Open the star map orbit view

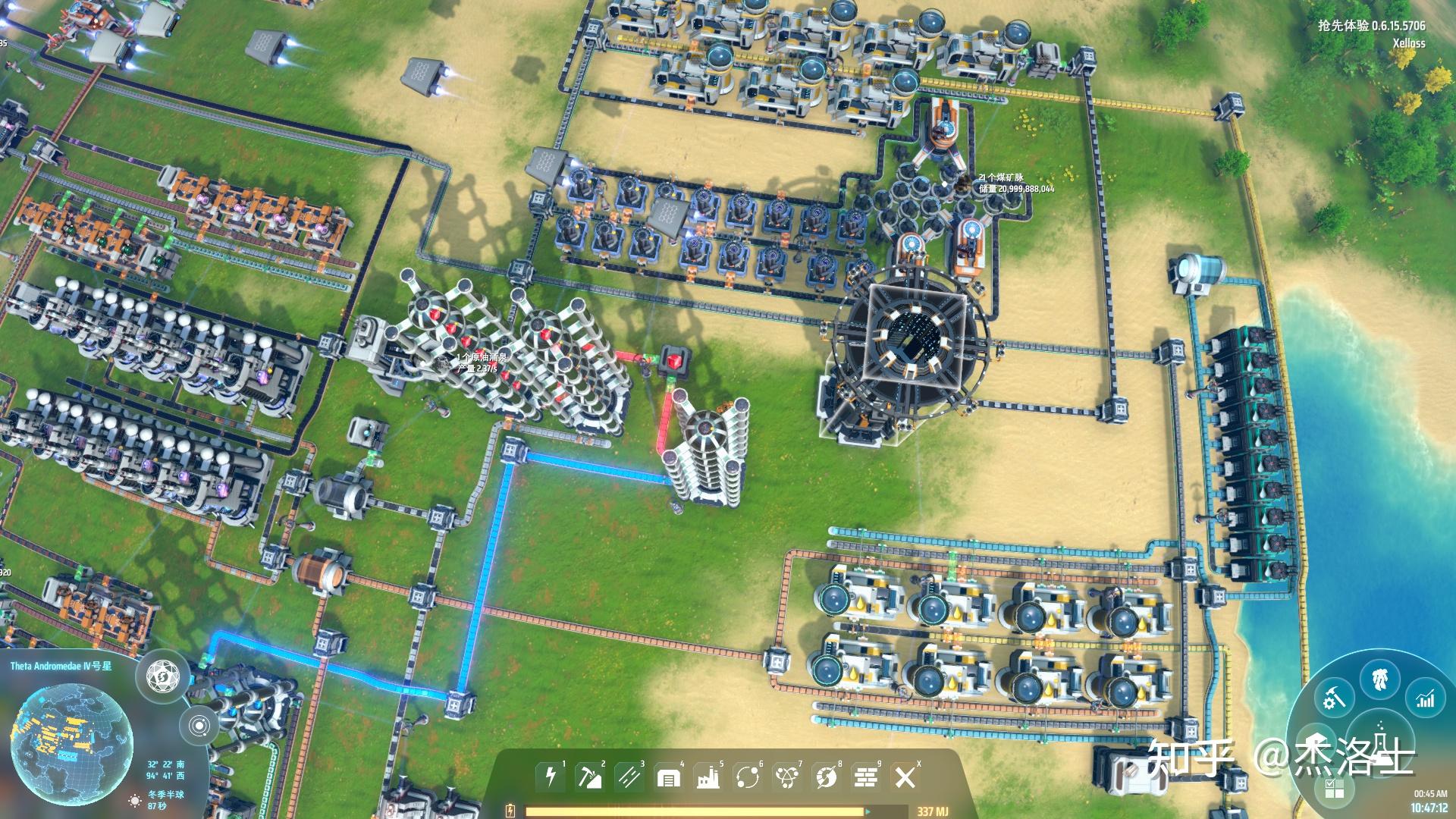(x=199, y=726)
